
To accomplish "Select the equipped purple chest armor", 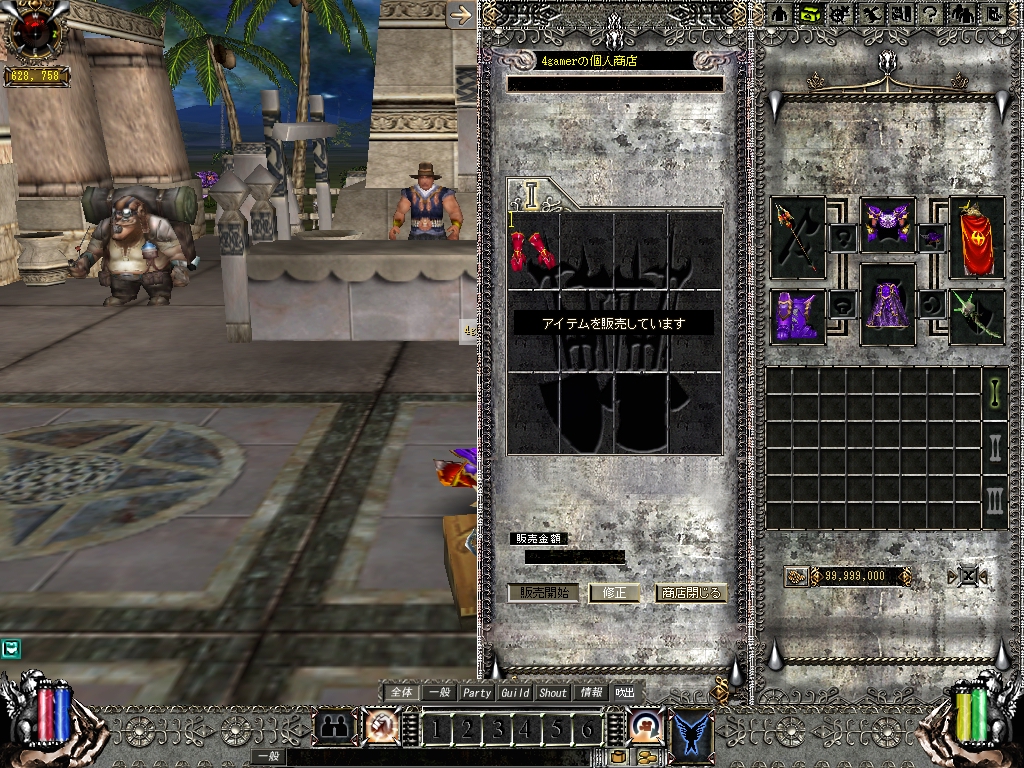I will click(x=887, y=224).
